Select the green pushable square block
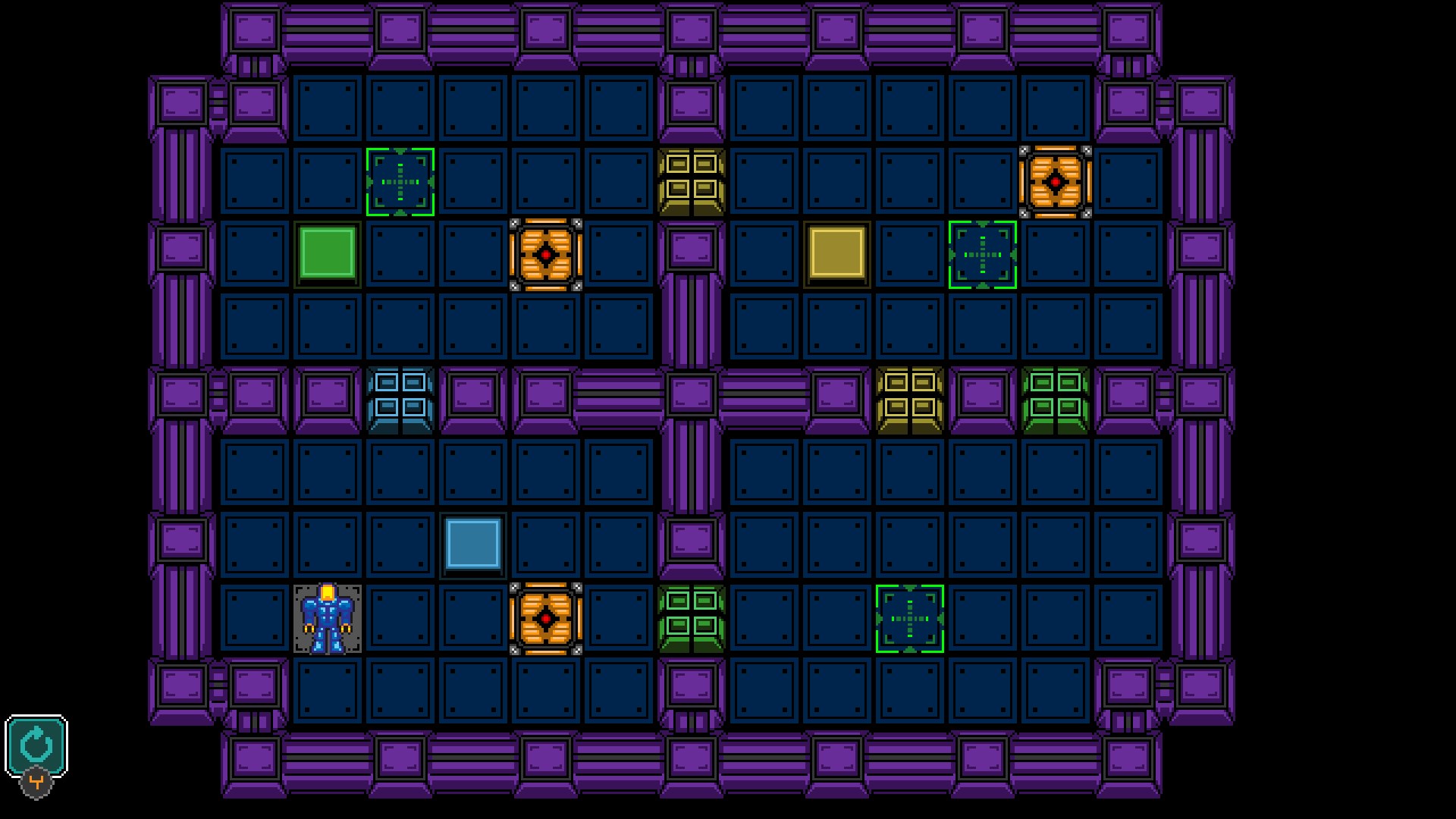The width and height of the screenshot is (1456, 819). pos(329,253)
